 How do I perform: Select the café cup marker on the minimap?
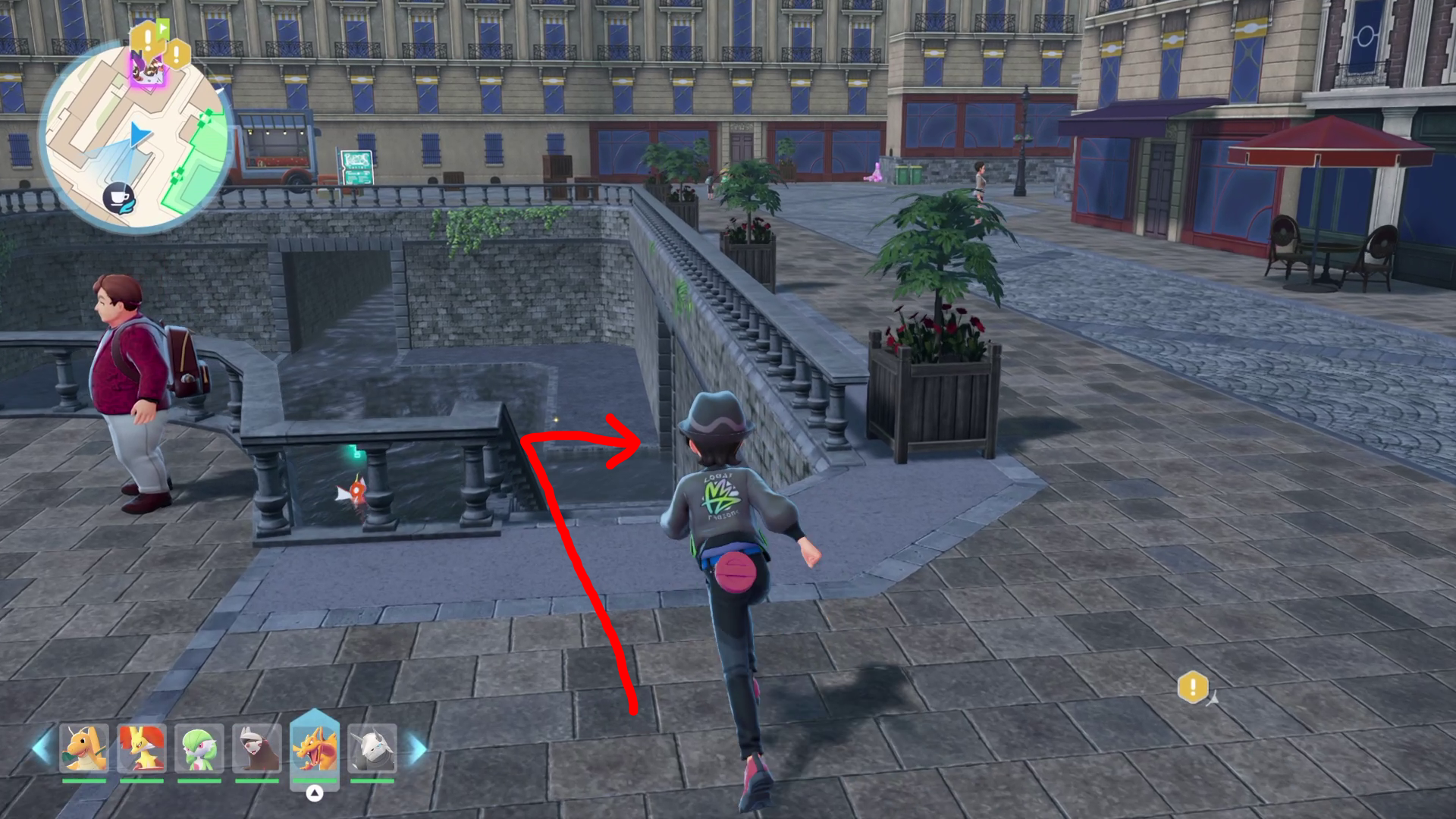click(x=119, y=197)
